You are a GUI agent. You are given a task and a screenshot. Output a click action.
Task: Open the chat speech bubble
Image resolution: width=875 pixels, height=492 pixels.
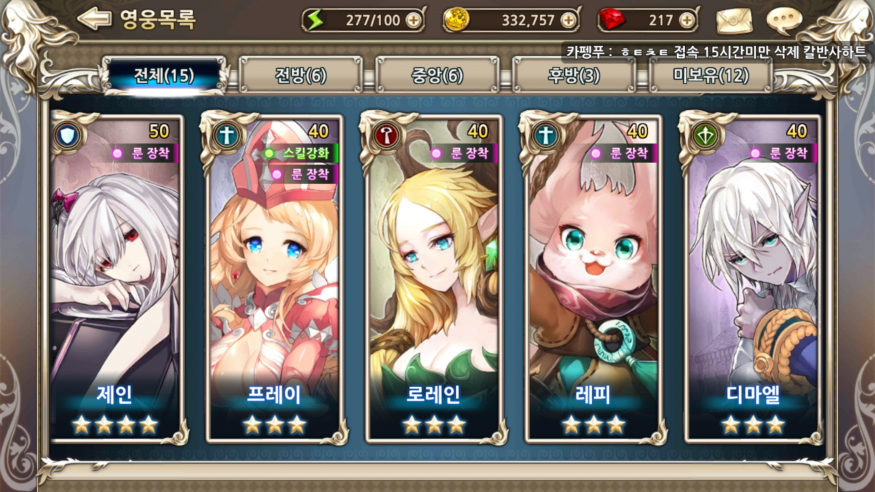[784, 20]
